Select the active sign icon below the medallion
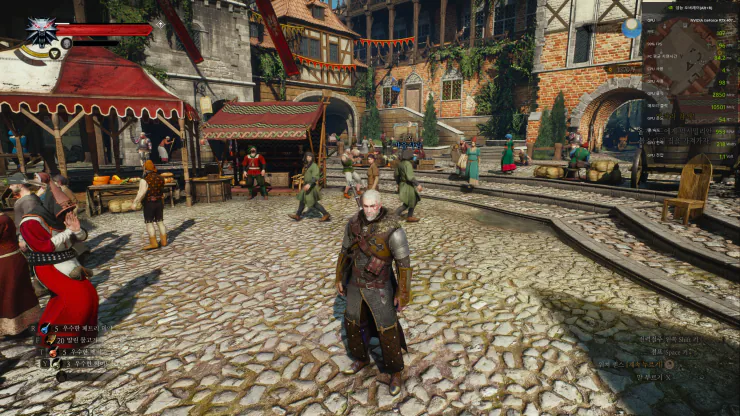 54,53
